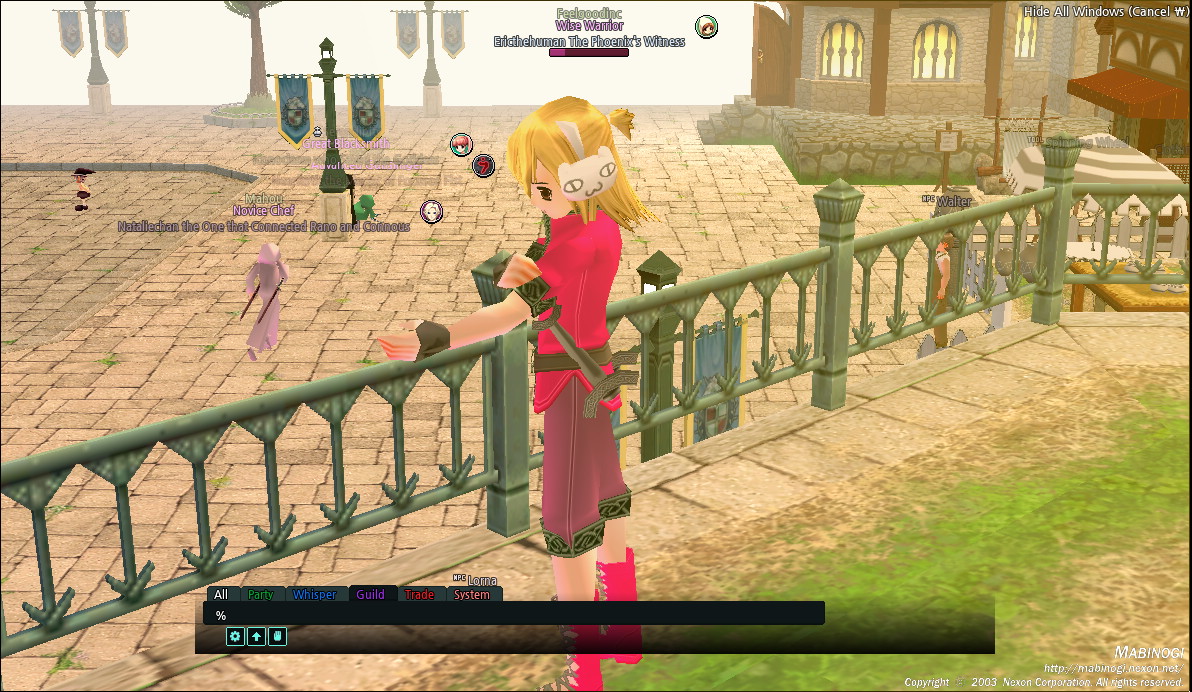Screen dimensions: 1192x692
Task: Select the Party chat tab
Action: coord(261,594)
